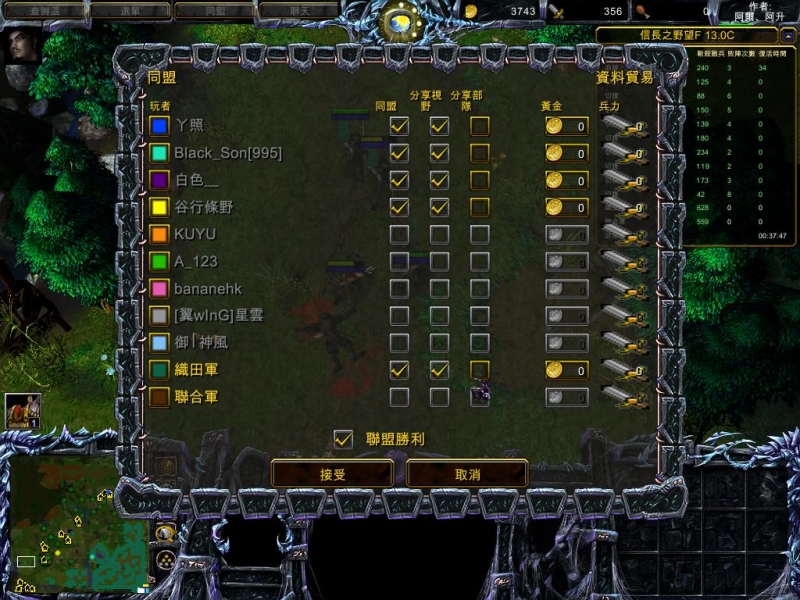Tick the ally checkbox for A_123
Screen dimensions: 800x600
(x=399, y=261)
